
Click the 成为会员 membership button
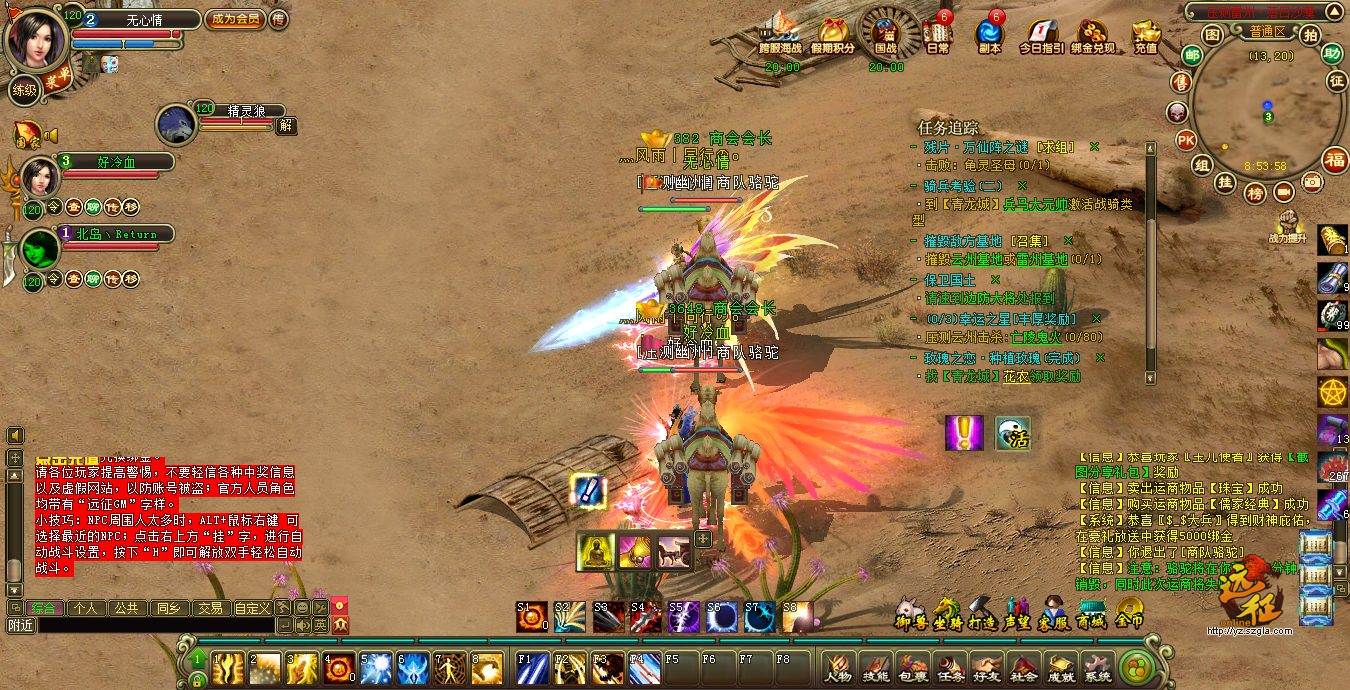click(x=234, y=19)
